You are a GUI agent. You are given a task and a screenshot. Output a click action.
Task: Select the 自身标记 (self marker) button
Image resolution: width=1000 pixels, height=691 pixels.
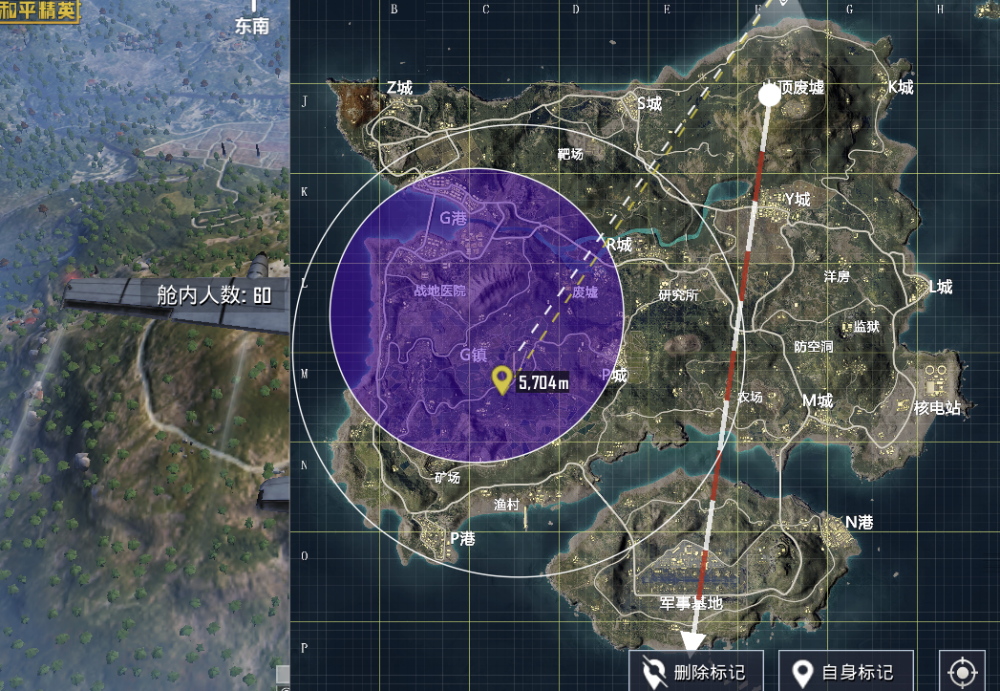842,672
